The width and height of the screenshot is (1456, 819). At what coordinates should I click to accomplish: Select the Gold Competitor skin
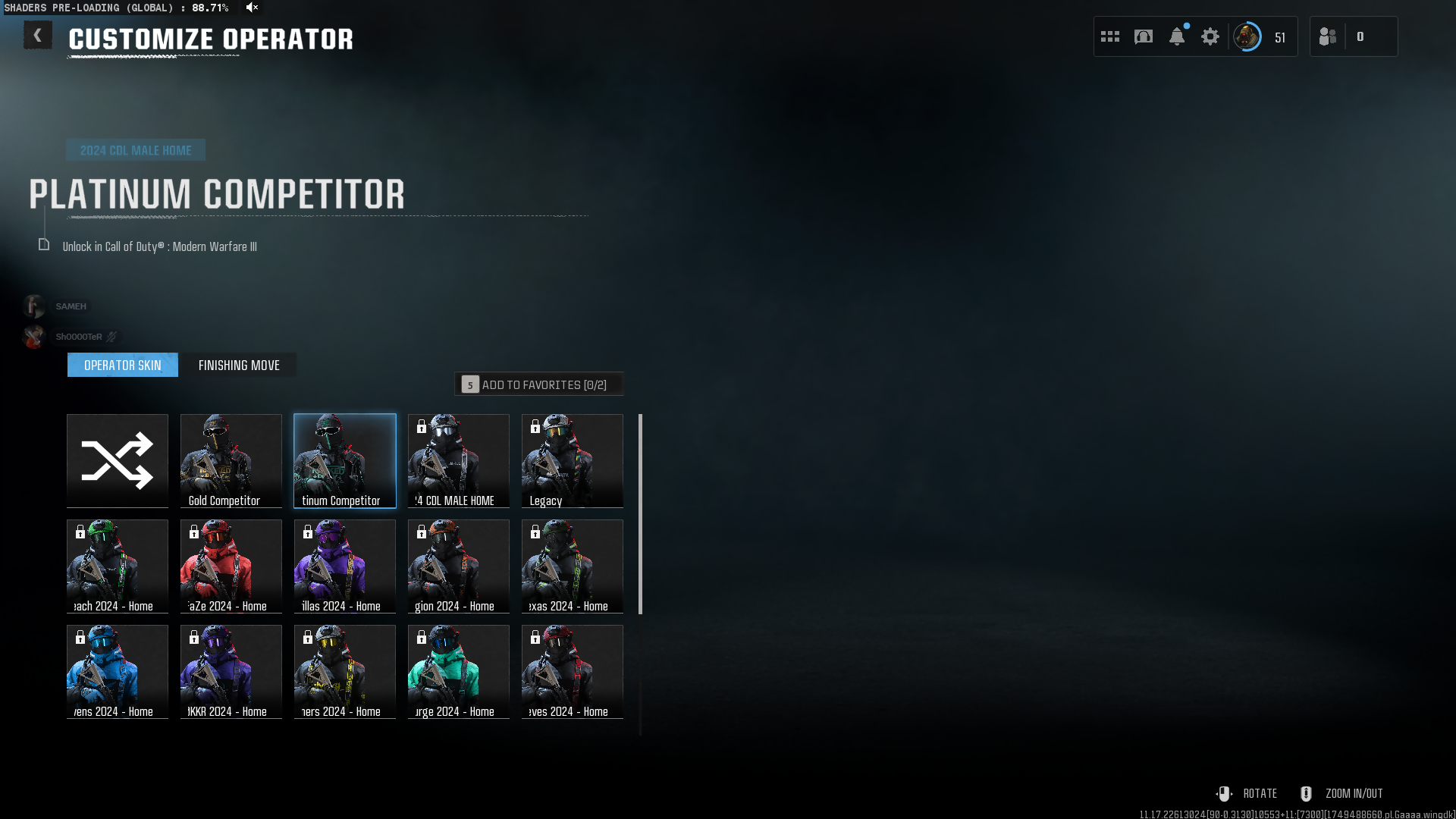(x=231, y=460)
